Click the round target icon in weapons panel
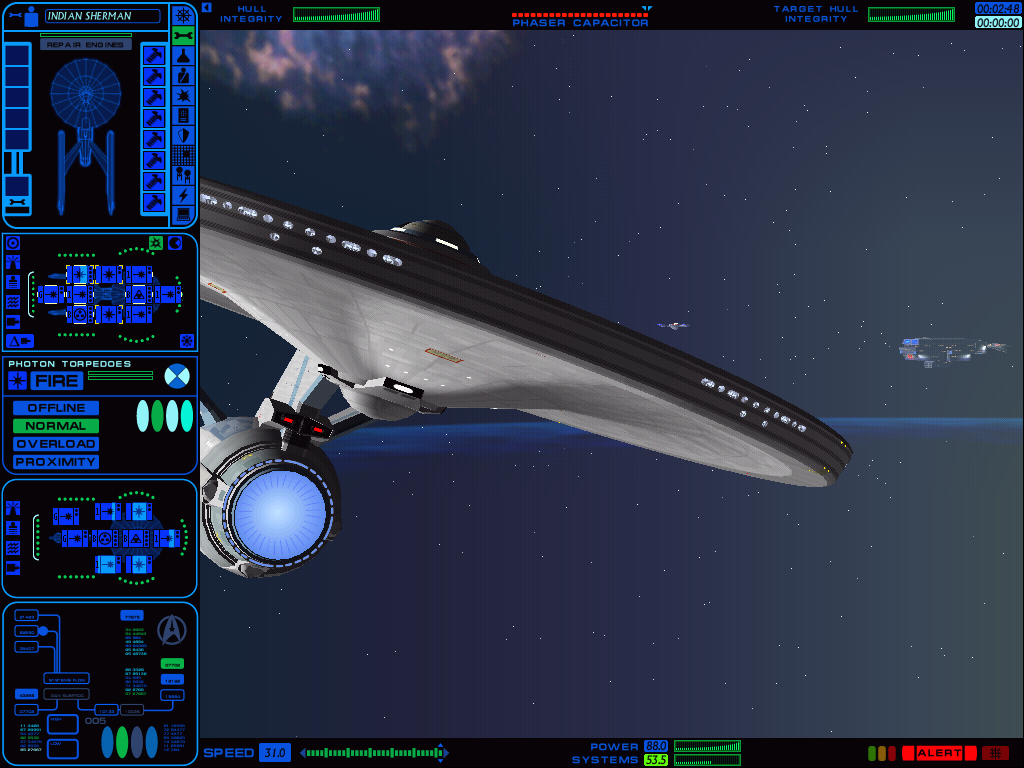The width and height of the screenshot is (1024, 768). tap(13, 243)
